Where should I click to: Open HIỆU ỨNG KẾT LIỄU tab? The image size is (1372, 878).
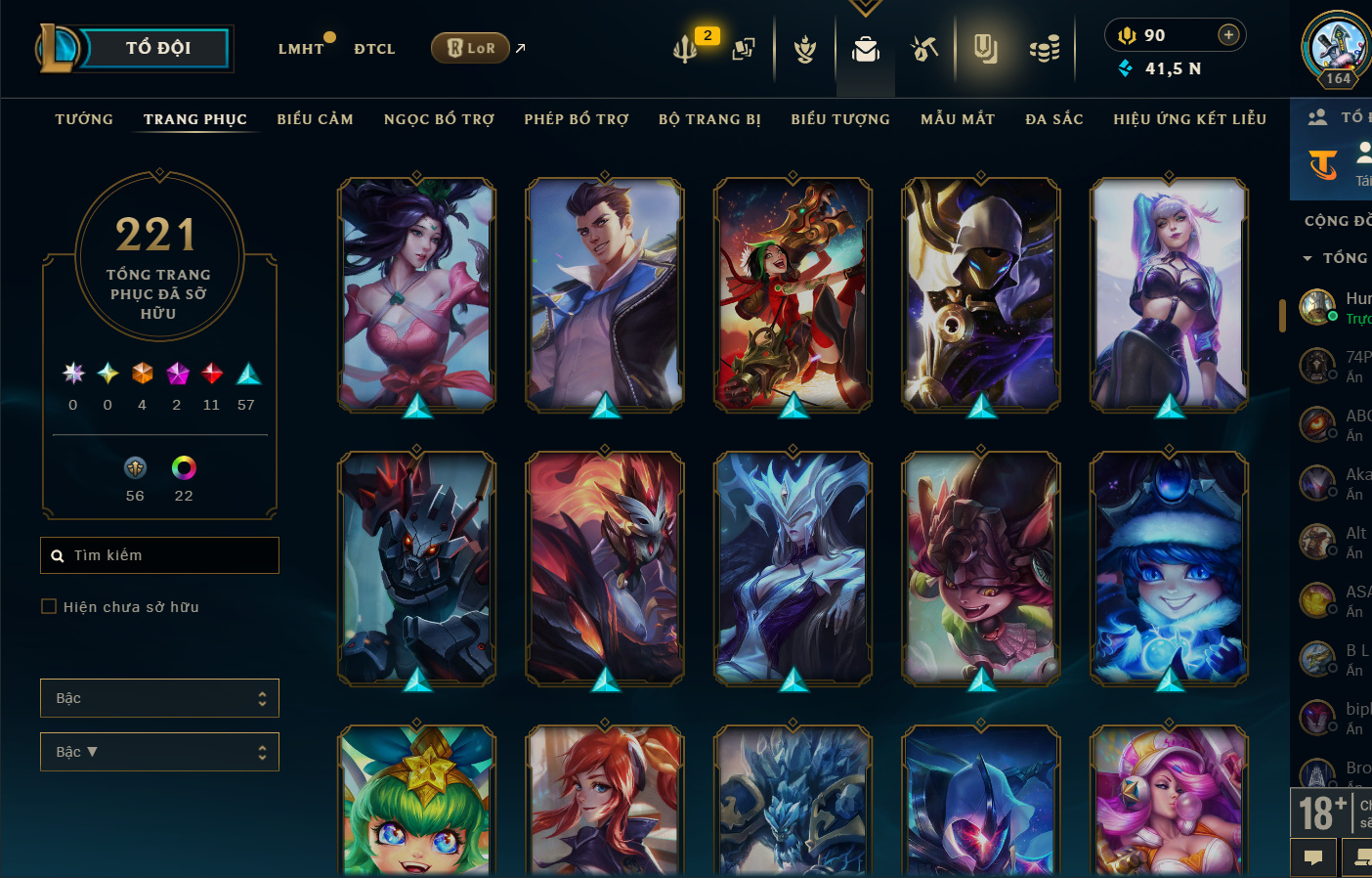coord(1189,119)
